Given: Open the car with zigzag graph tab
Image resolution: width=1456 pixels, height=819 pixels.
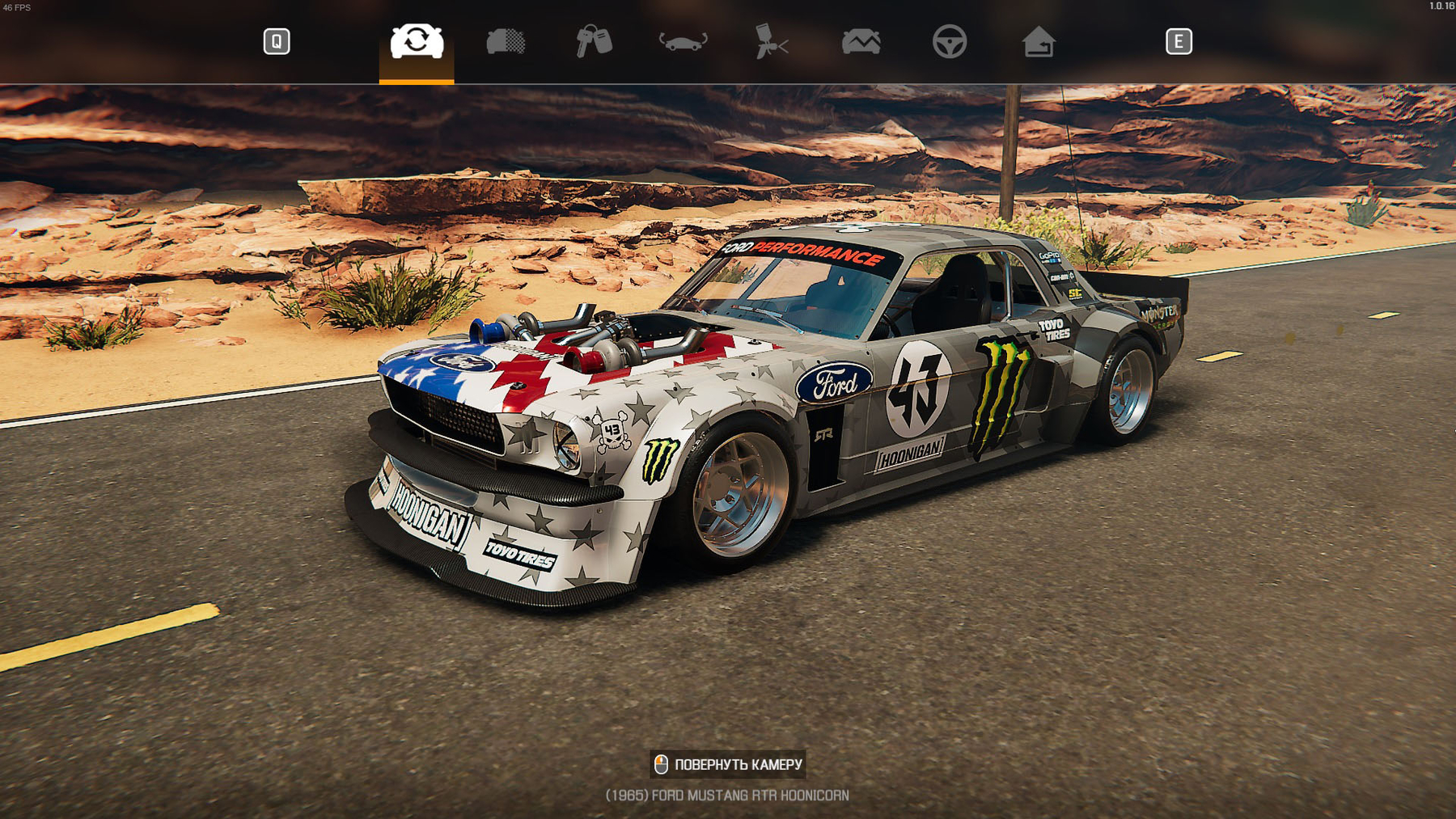Looking at the screenshot, I should pos(861,41).
